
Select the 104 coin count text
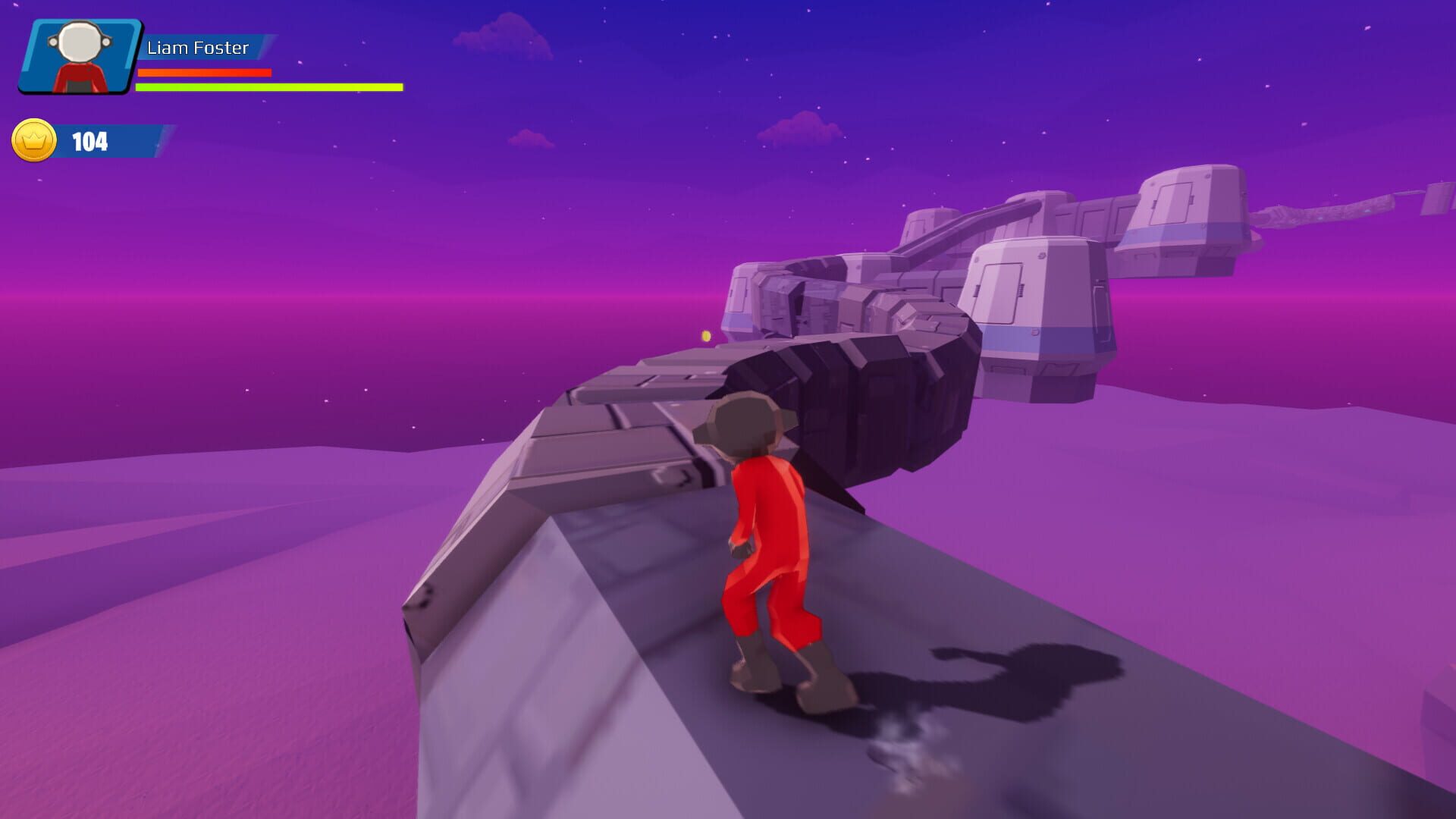[x=89, y=140]
